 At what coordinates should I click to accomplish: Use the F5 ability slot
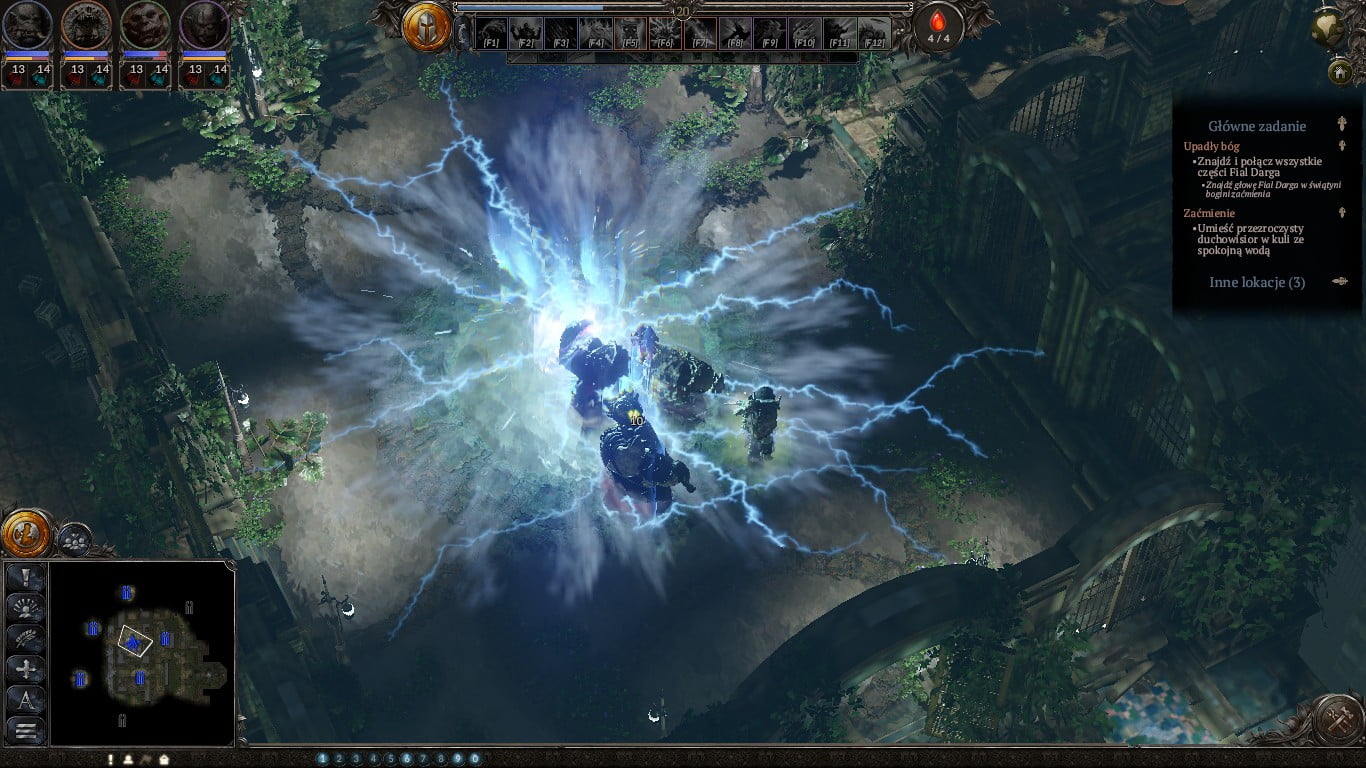pos(630,34)
